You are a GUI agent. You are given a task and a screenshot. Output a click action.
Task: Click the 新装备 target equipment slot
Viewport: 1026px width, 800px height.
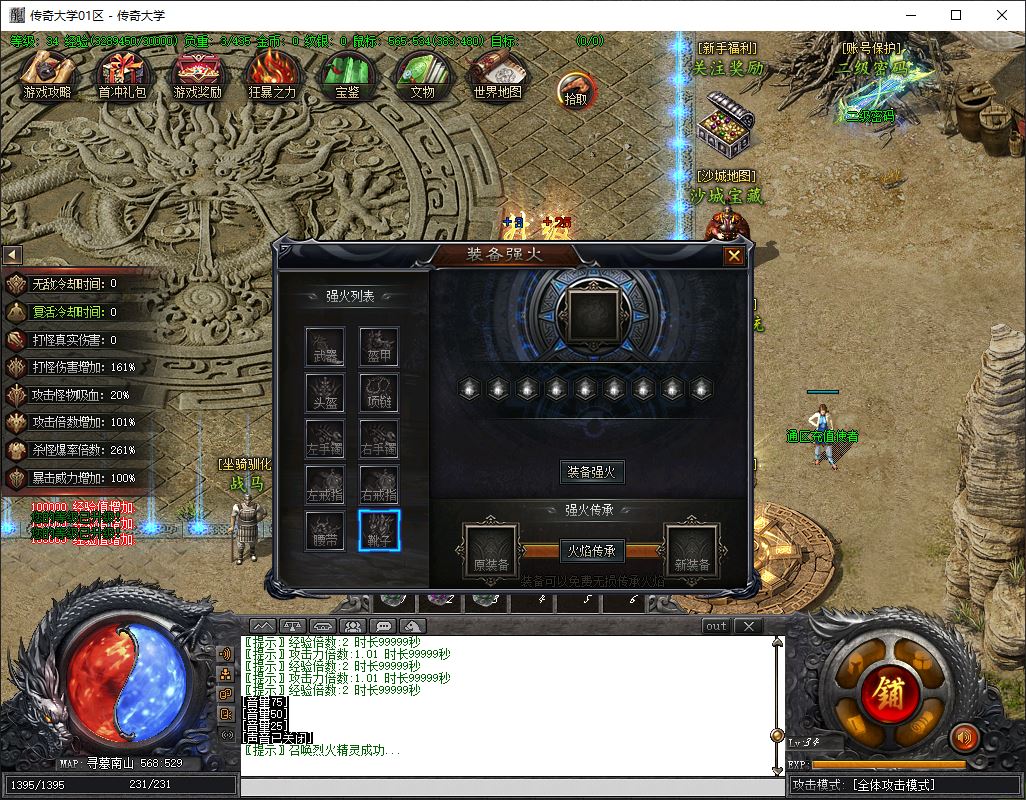[692, 551]
